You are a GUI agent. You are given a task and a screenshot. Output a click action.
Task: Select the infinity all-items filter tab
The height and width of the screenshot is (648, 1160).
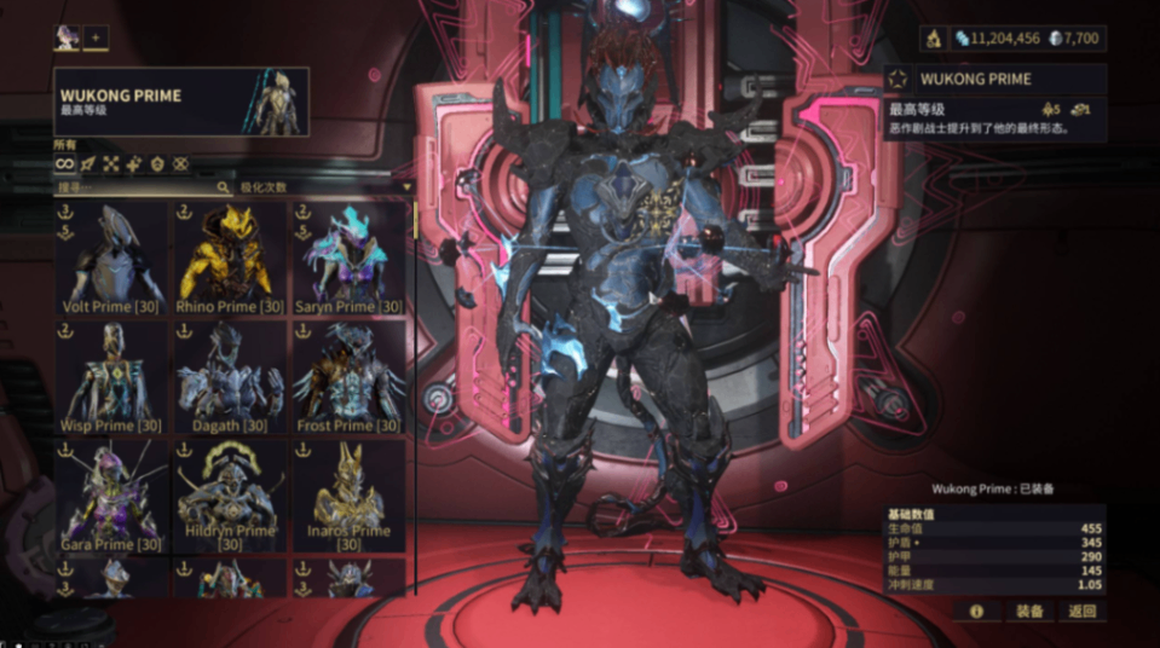point(65,164)
